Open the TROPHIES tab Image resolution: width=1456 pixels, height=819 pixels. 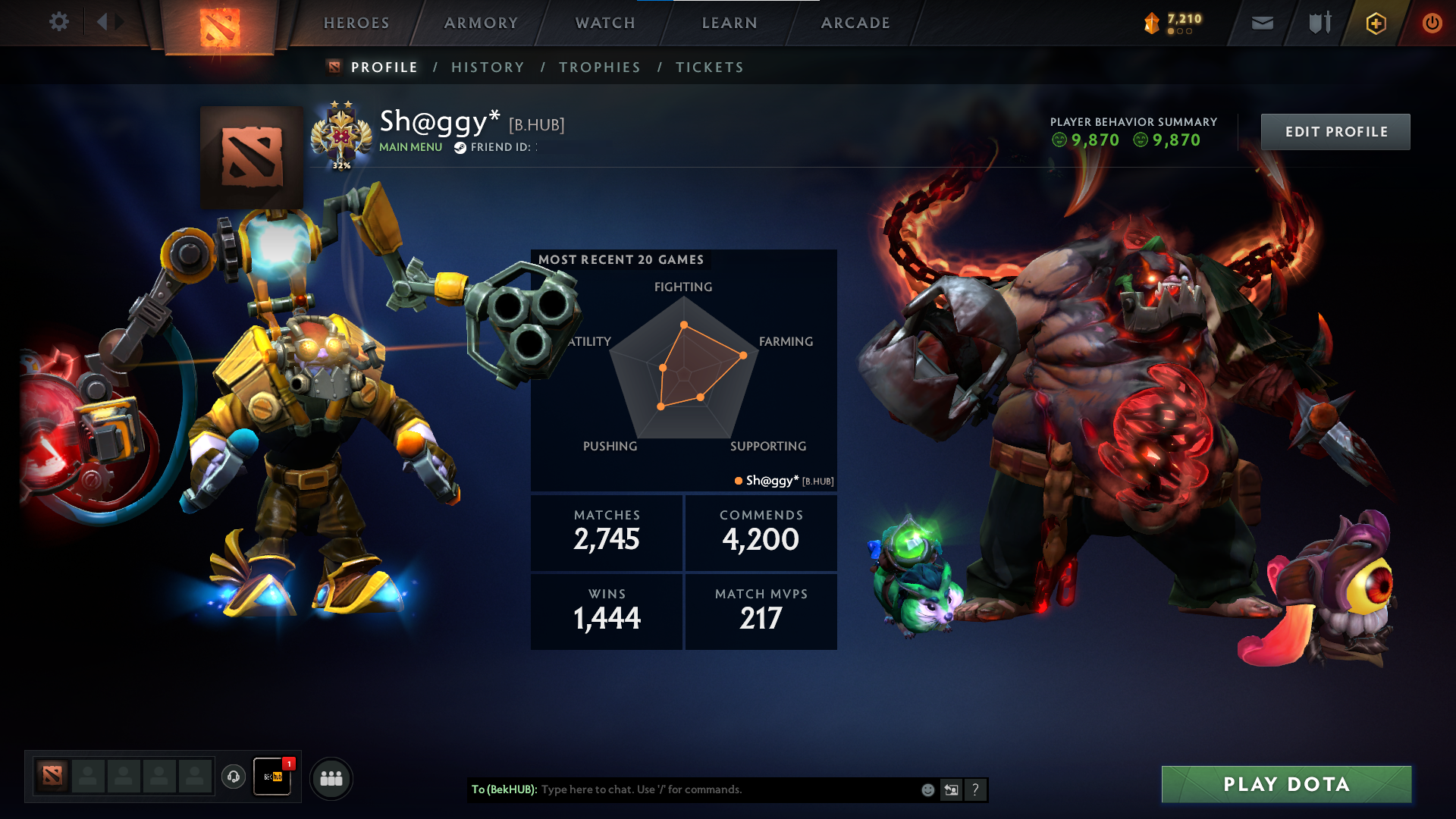pyautogui.click(x=599, y=67)
